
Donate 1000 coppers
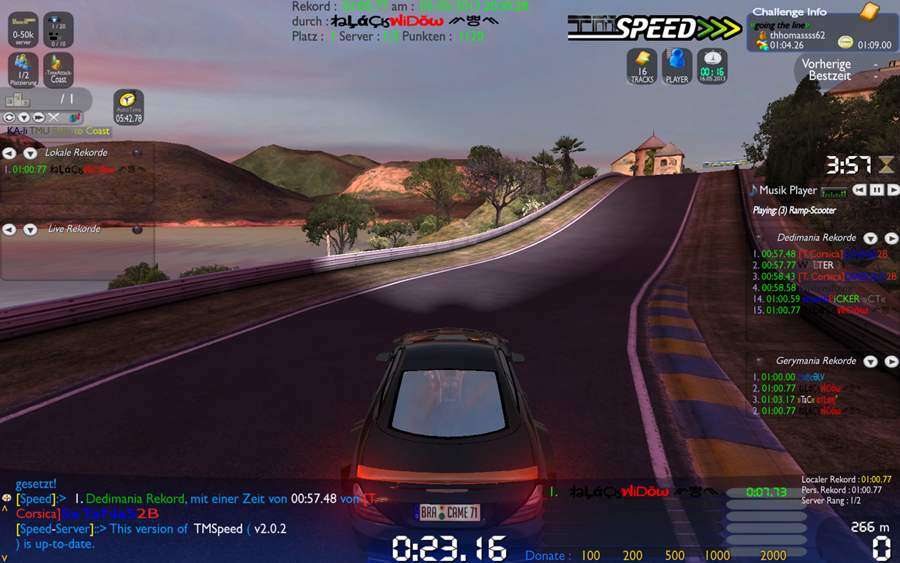pyautogui.click(x=717, y=555)
